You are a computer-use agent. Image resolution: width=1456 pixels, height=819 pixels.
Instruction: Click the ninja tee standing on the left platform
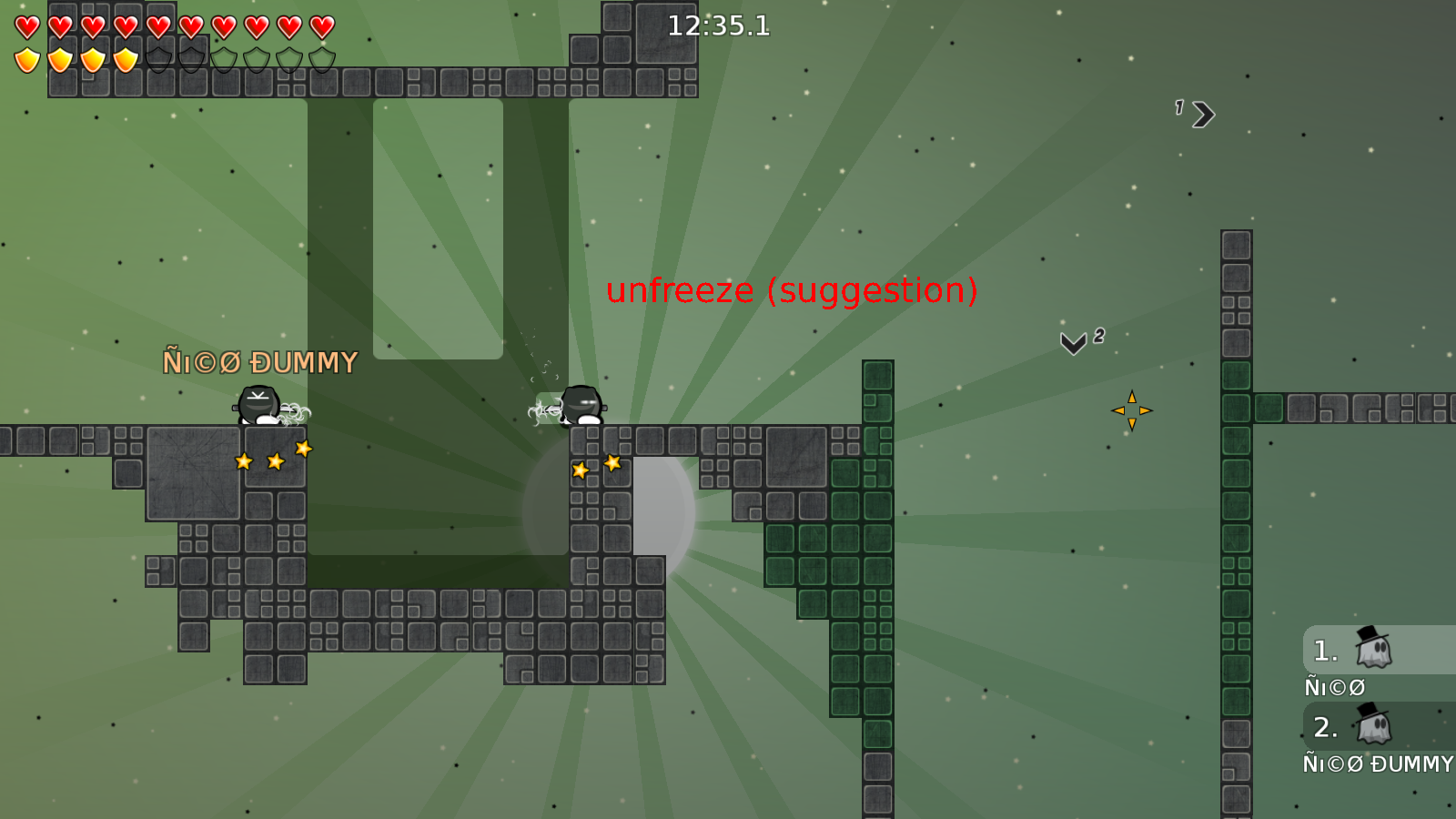[258, 408]
